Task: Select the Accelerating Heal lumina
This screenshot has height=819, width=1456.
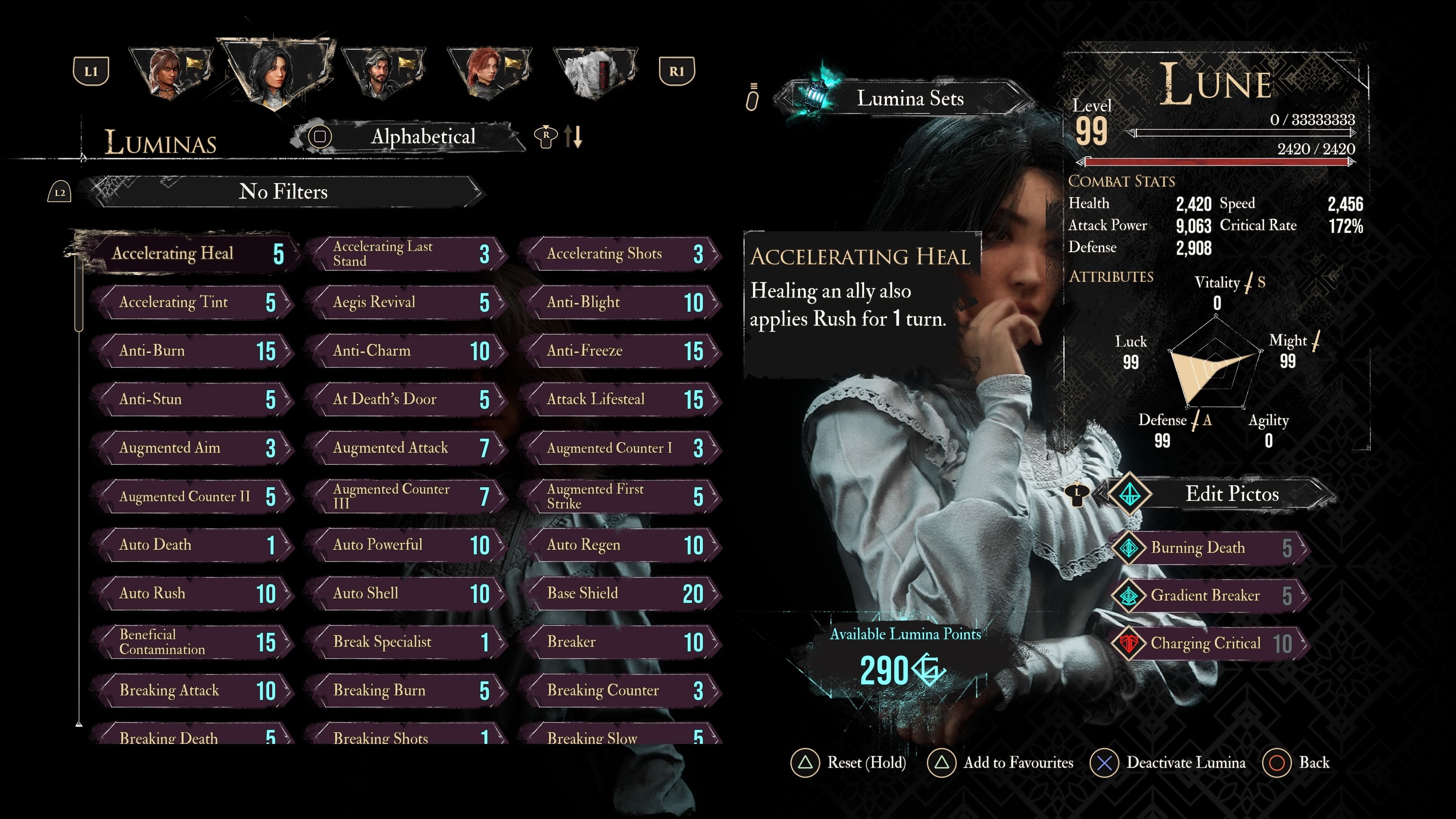Action: (x=192, y=253)
